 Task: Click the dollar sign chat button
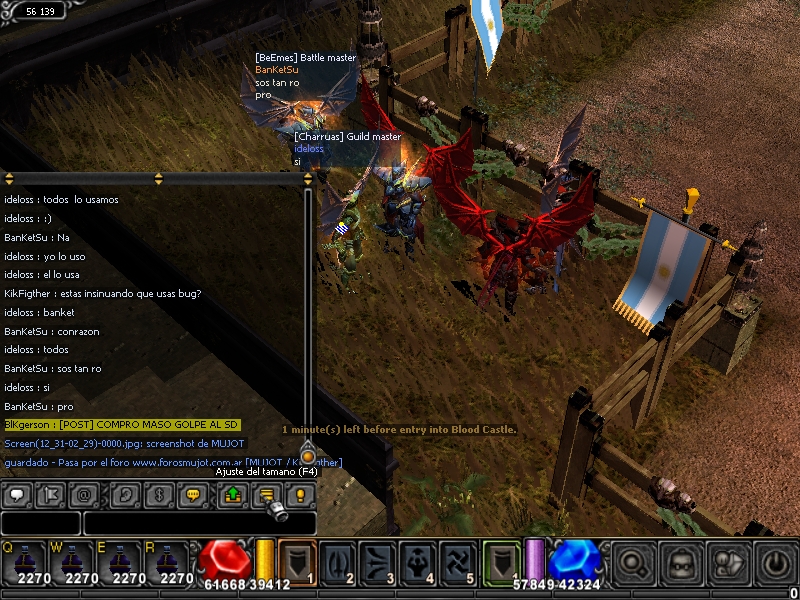point(159,494)
